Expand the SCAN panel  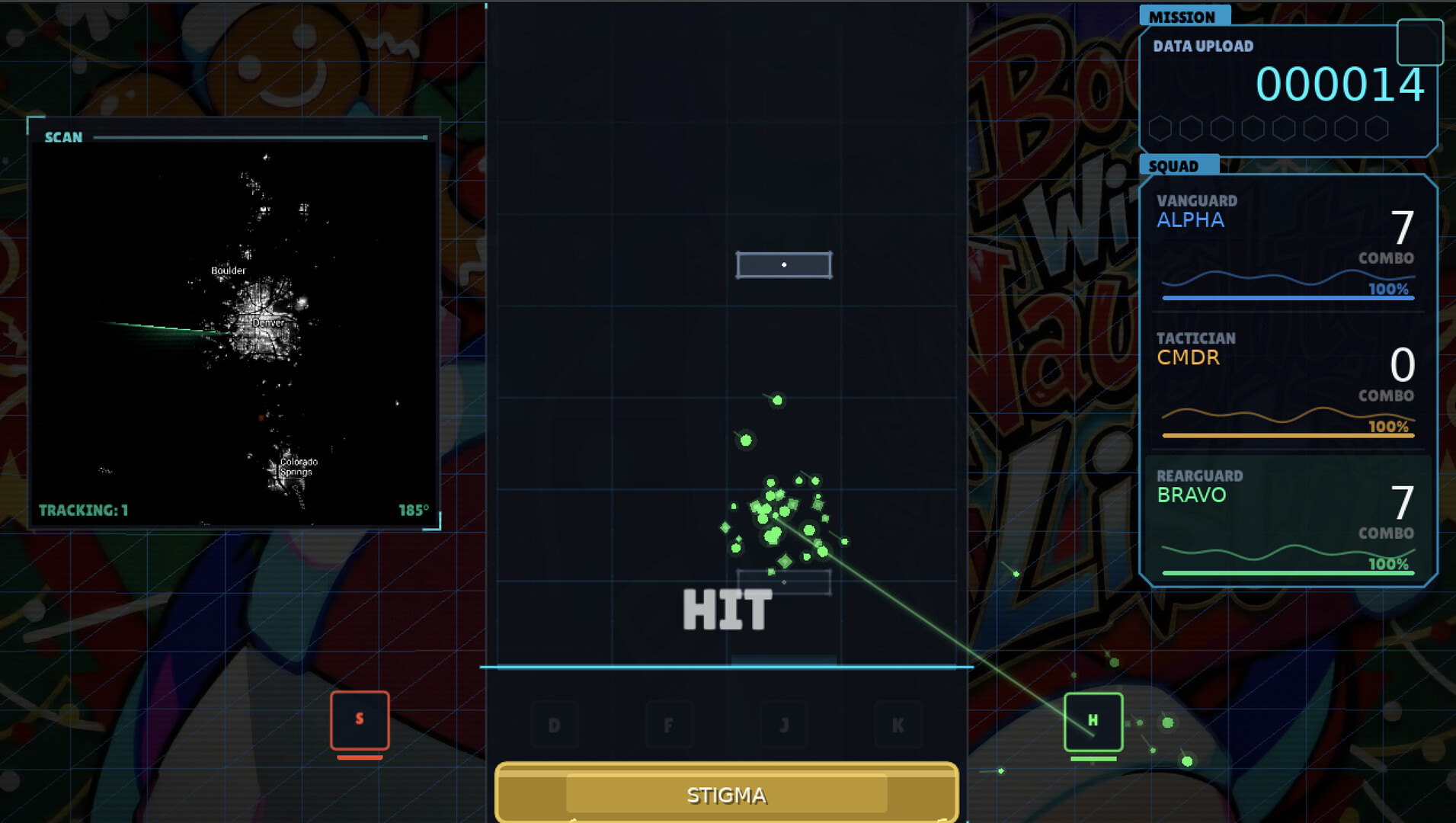pyautogui.click(x=63, y=137)
